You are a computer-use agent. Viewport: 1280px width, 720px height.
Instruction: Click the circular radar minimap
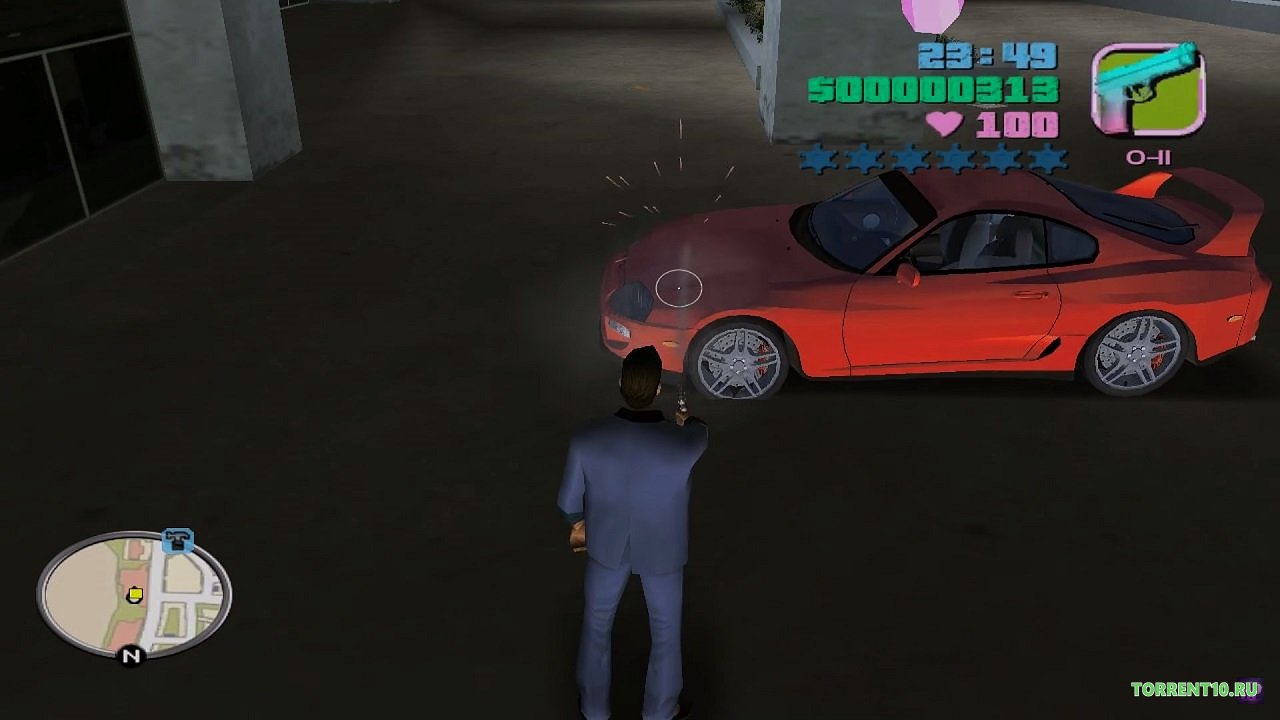click(134, 595)
